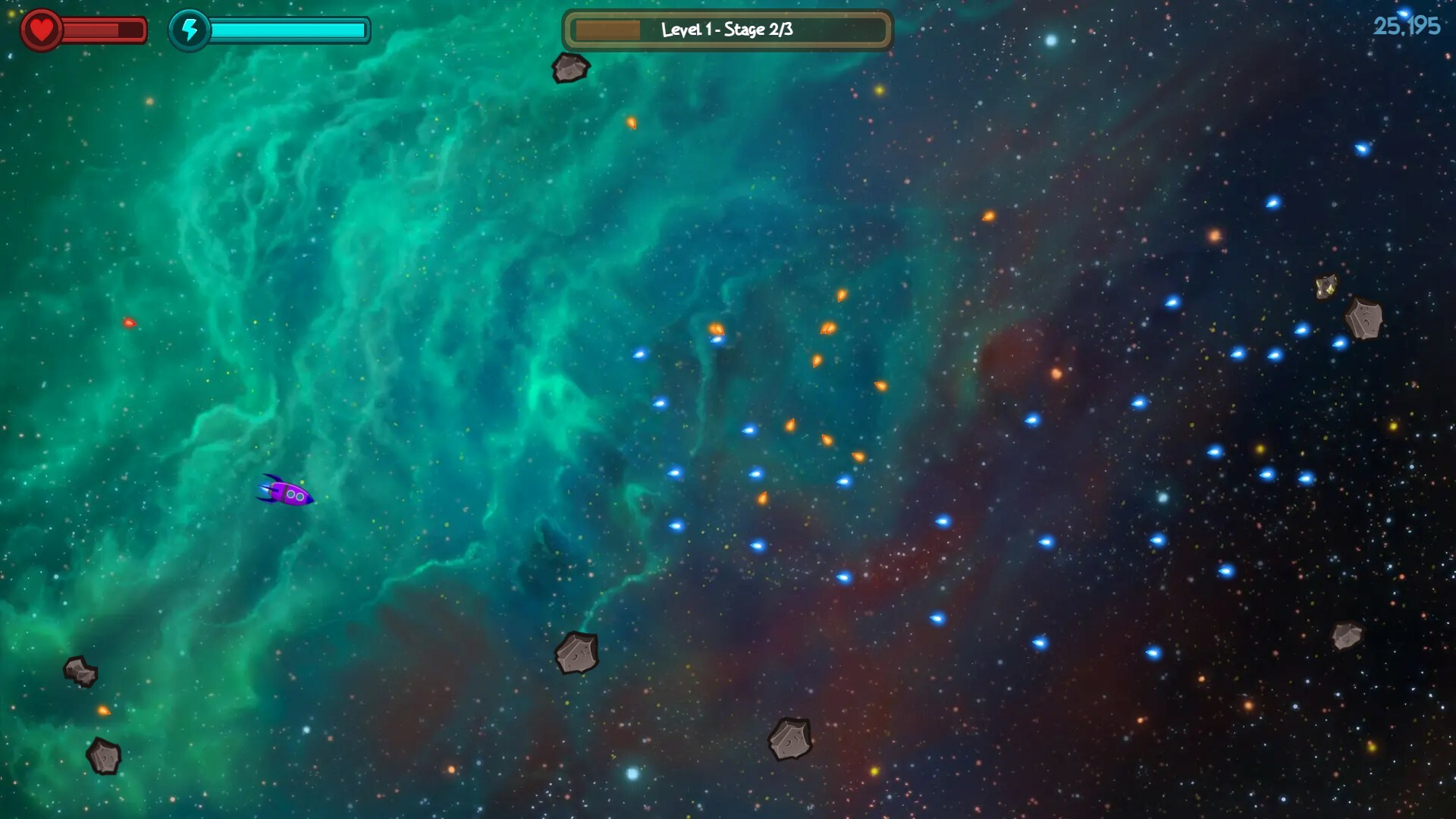The width and height of the screenshot is (1456, 819).
Task: Click the lone orange spark on the left side
Action: [x=129, y=321]
